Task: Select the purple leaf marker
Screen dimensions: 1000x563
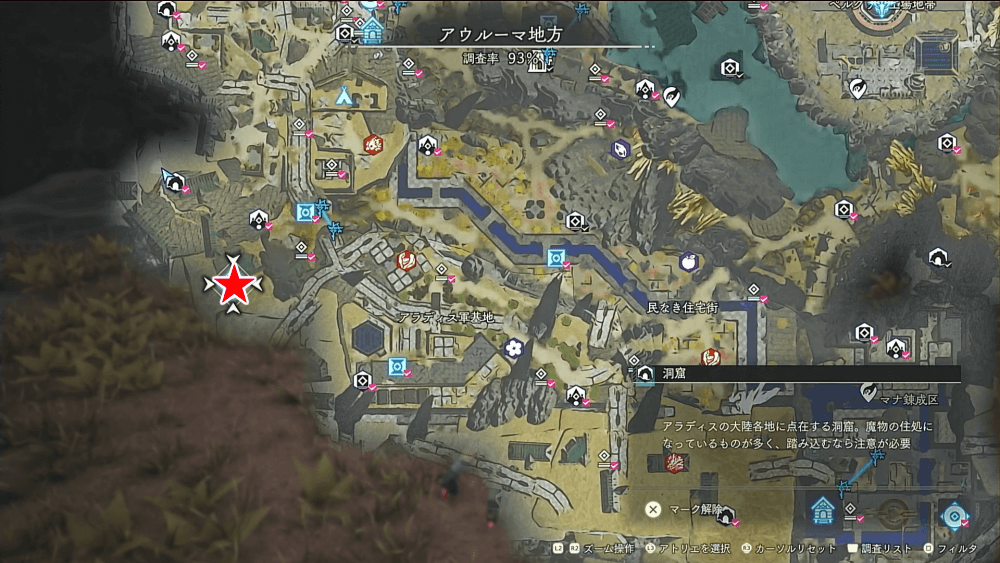Action: pyautogui.click(x=620, y=149)
